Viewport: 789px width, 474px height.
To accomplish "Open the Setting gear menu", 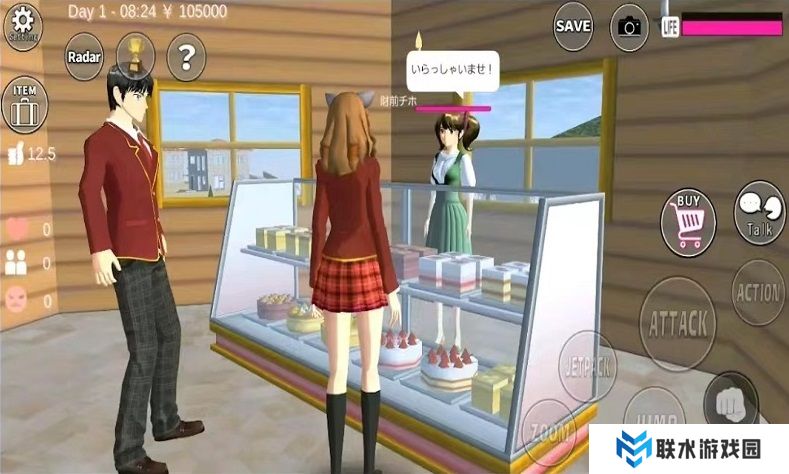I will click(23, 24).
